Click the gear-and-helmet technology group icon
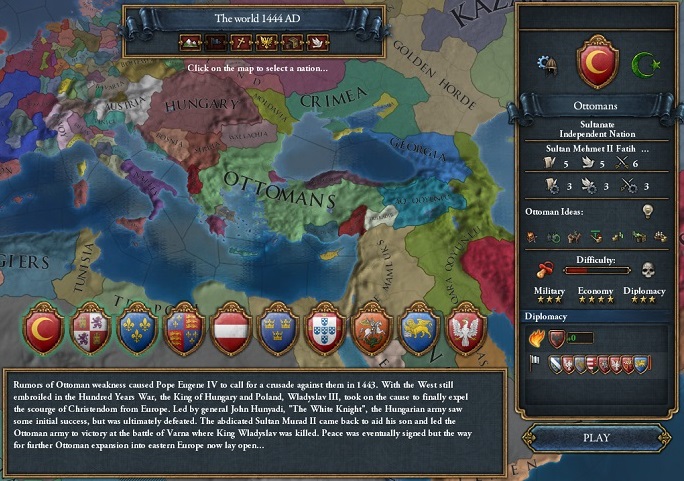The height and width of the screenshot is (481, 684). pos(546,65)
